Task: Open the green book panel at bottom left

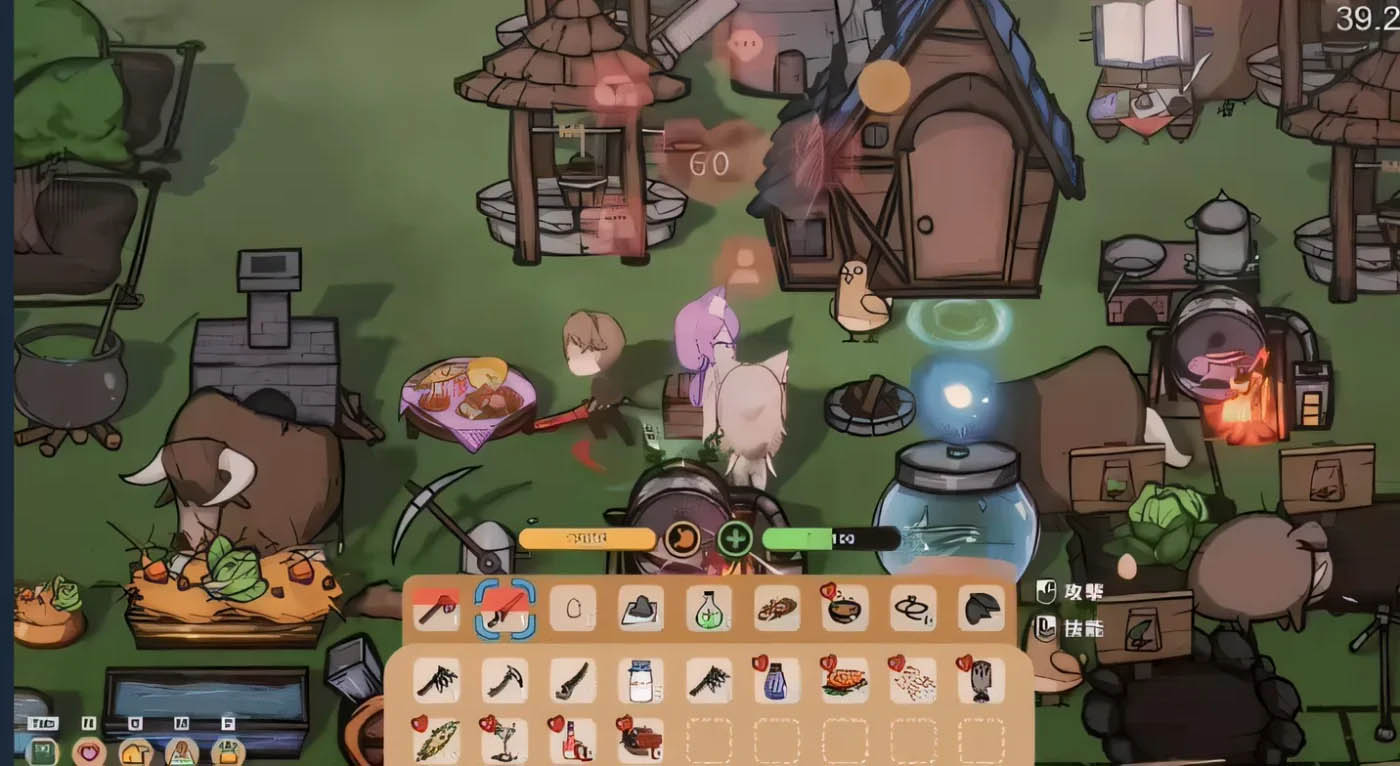Action: (x=42, y=750)
